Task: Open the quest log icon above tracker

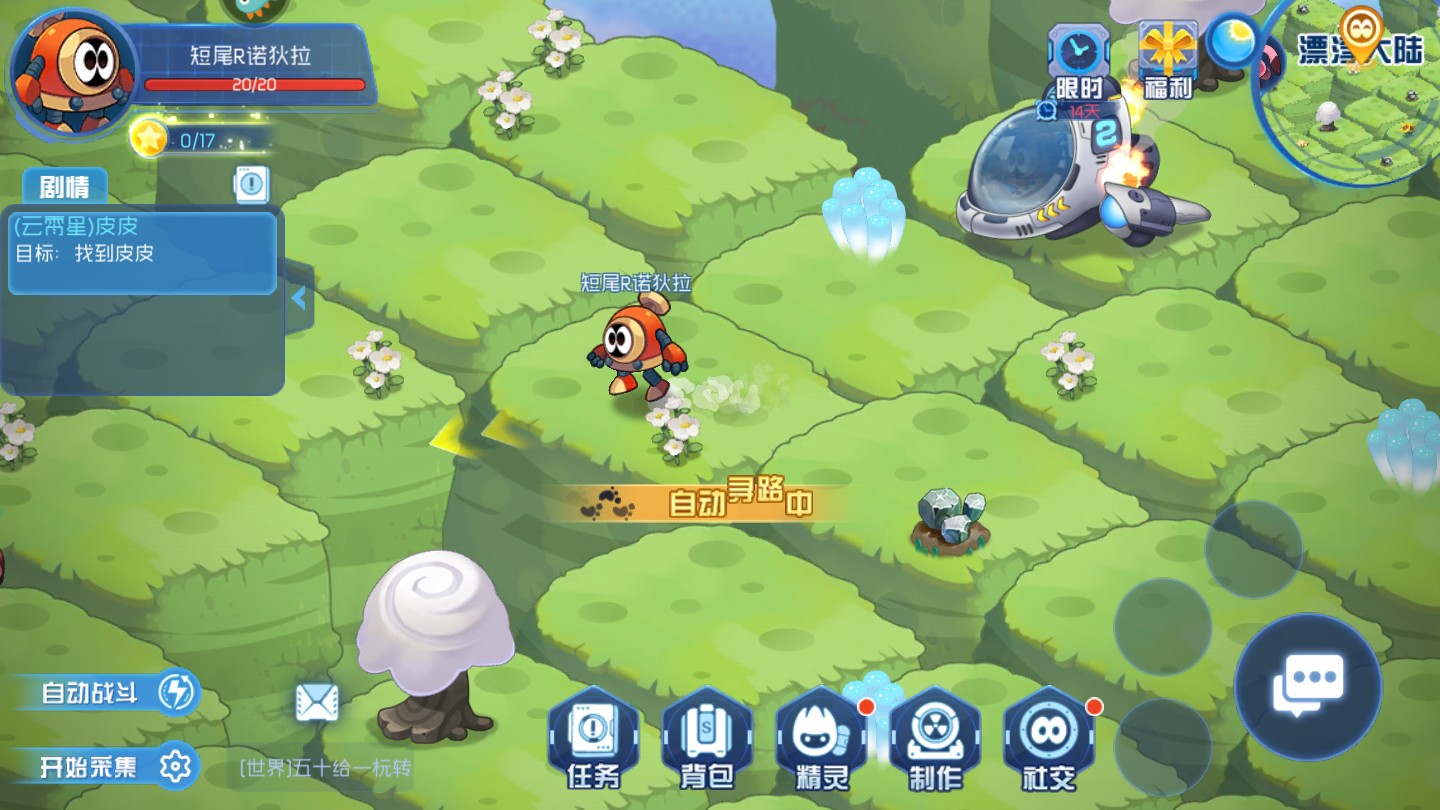Action: [x=251, y=183]
